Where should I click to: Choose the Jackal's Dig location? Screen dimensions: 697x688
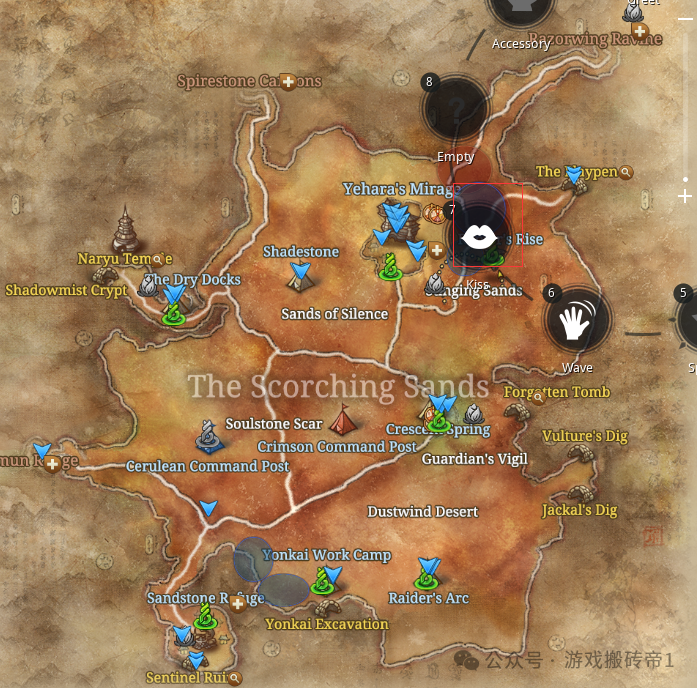pos(579,509)
